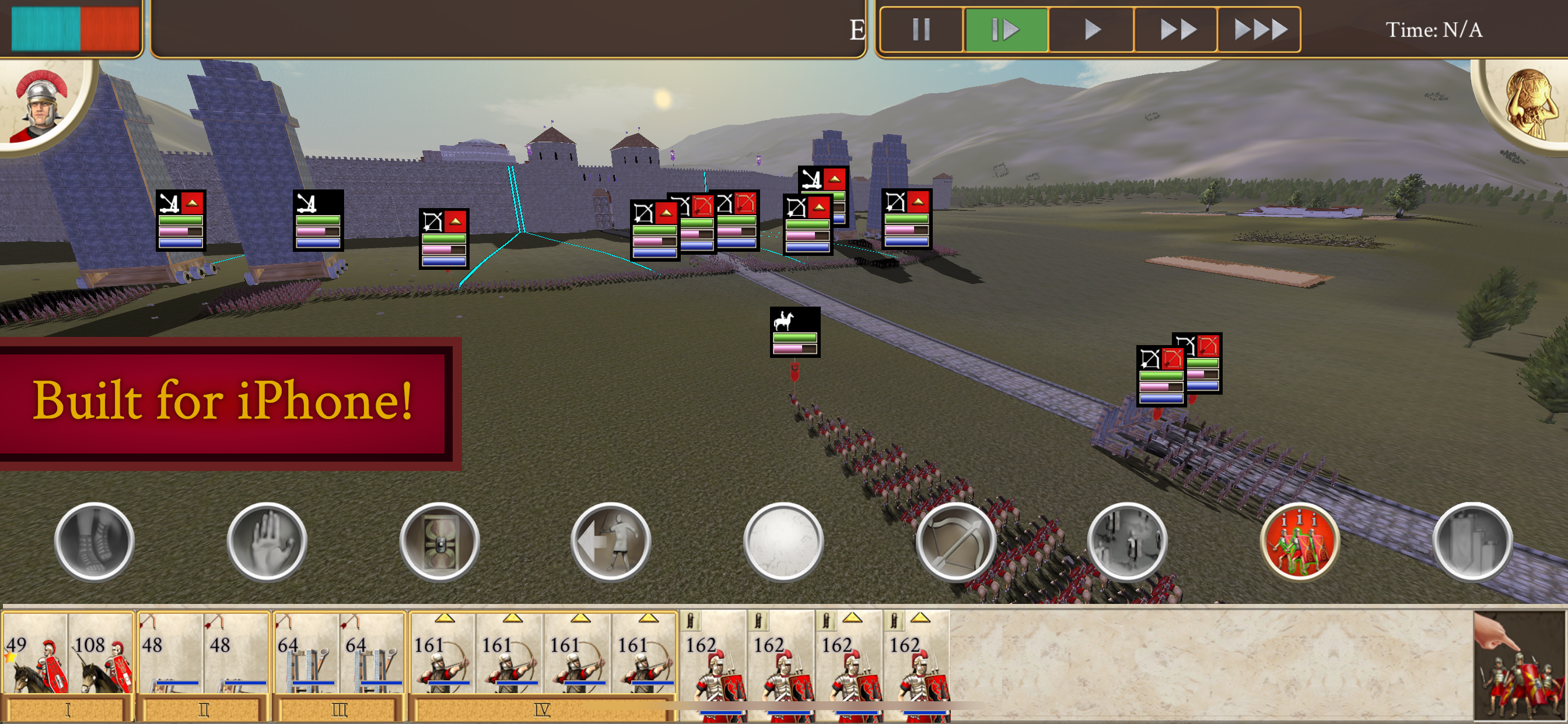Select triple fast-forward speed
The height and width of the screenshot is (724, 1568).
[1259, 29]
